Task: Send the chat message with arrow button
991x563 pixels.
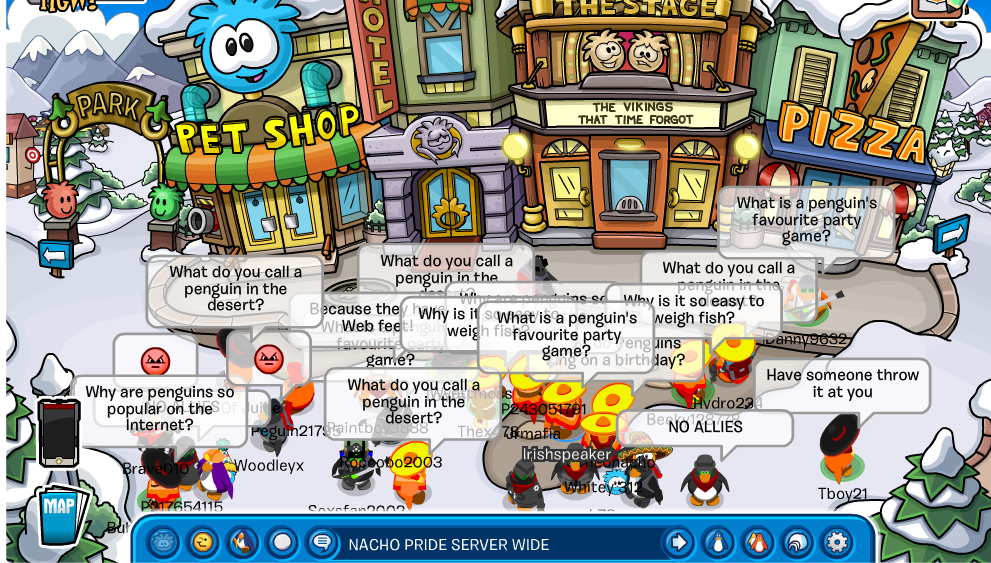Action: point(678,543)
